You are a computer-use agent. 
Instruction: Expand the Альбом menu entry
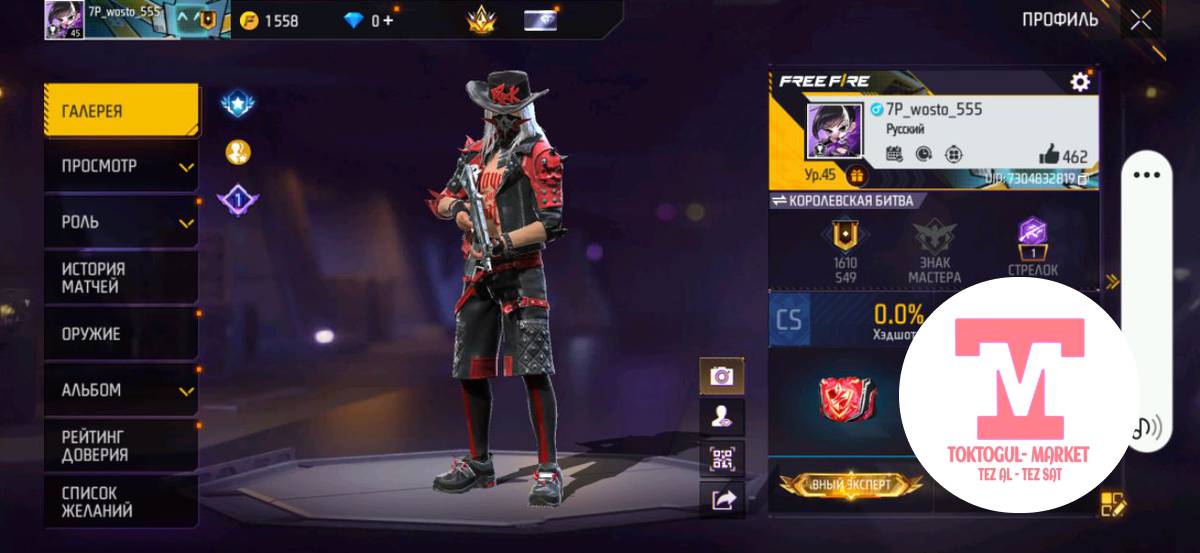coord(121,390)
